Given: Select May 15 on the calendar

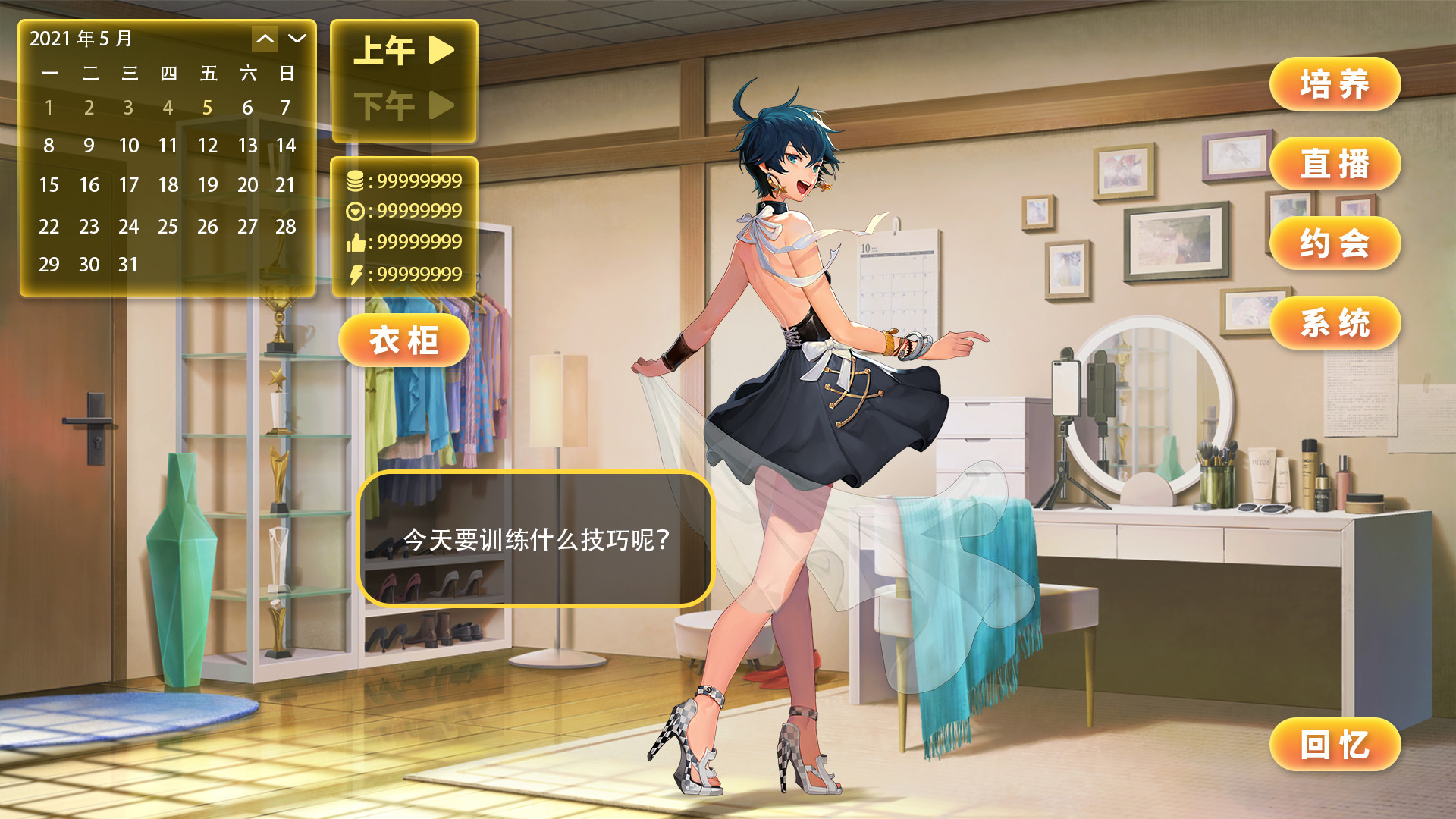Looking at the screenshot, I should [49, 185].
